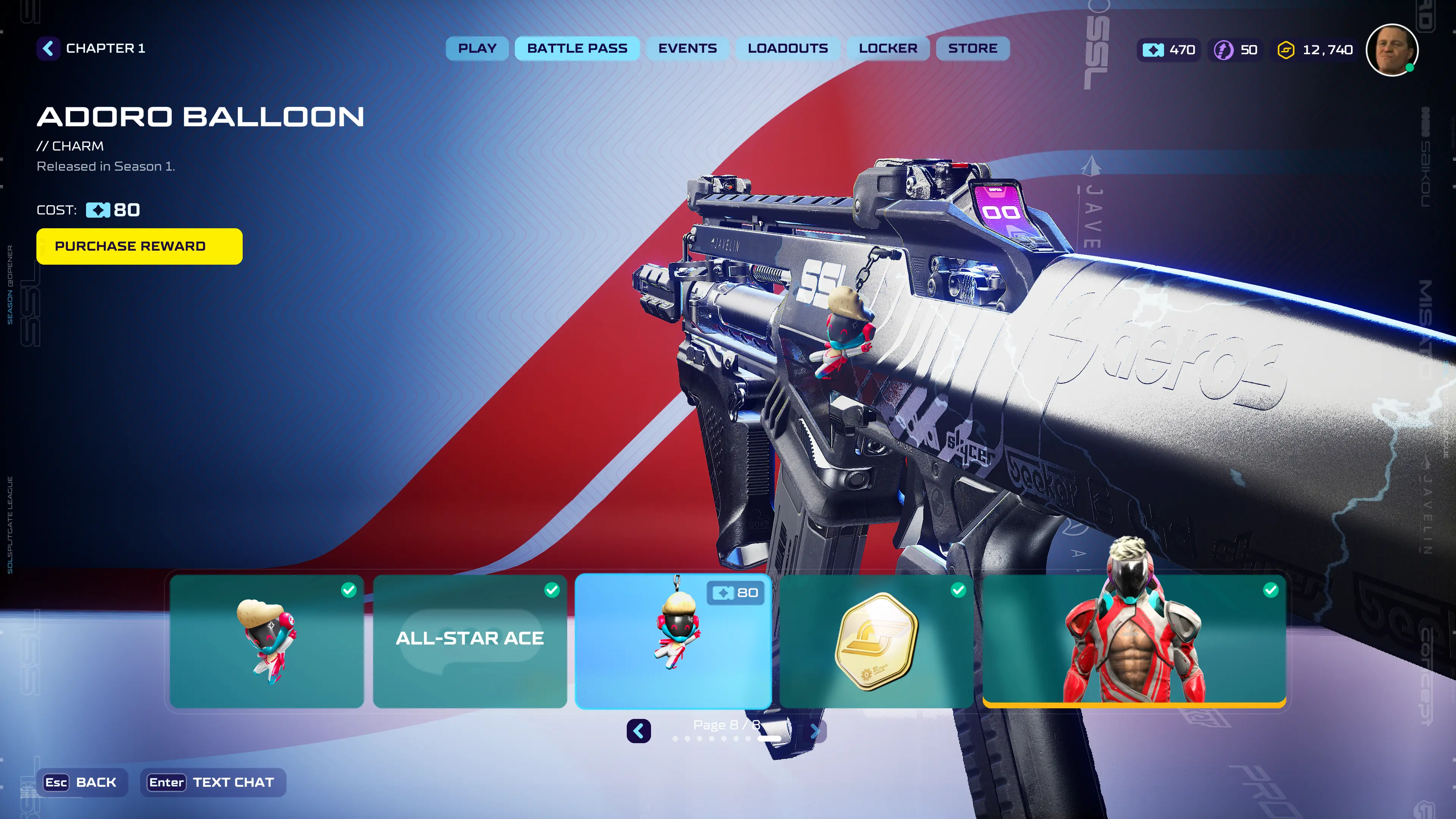Open the player profile avatar
Screen dimensions: 1456x819
pos(1392,50)
